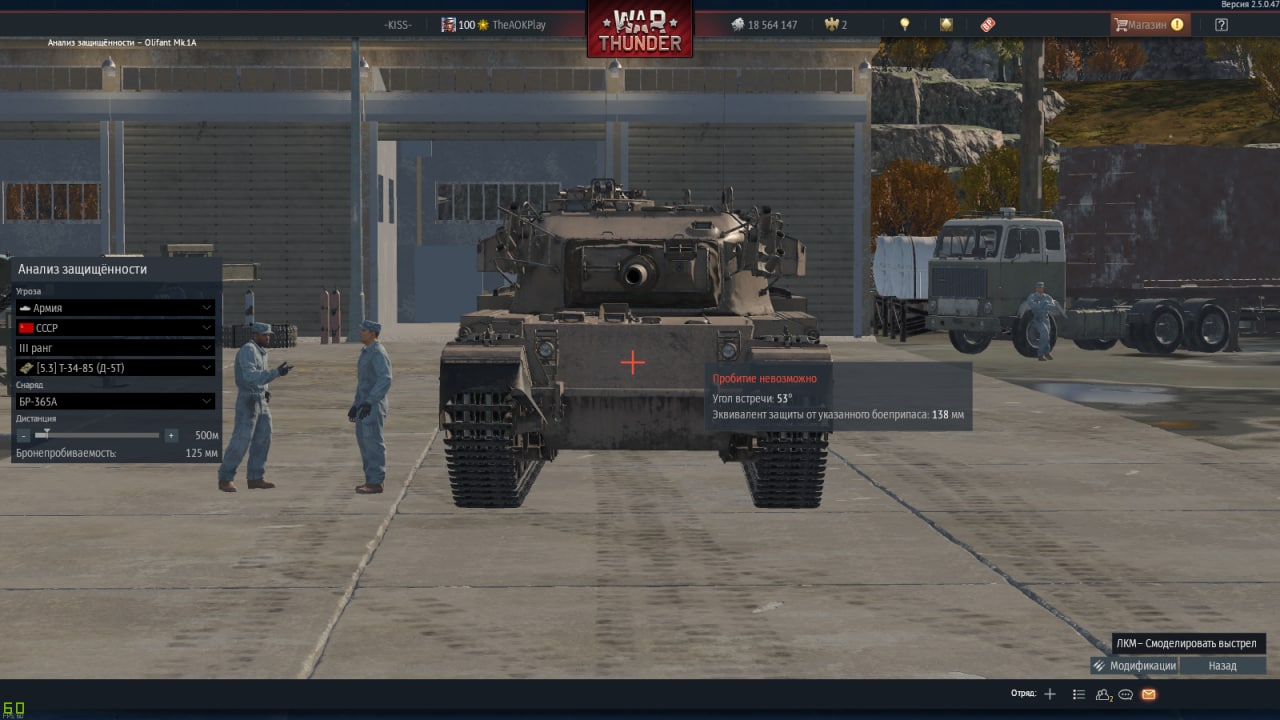The image size is (1280, 720).
Task: Click the distance slider track
Action: pyautogui.click(x=98, y=435)
